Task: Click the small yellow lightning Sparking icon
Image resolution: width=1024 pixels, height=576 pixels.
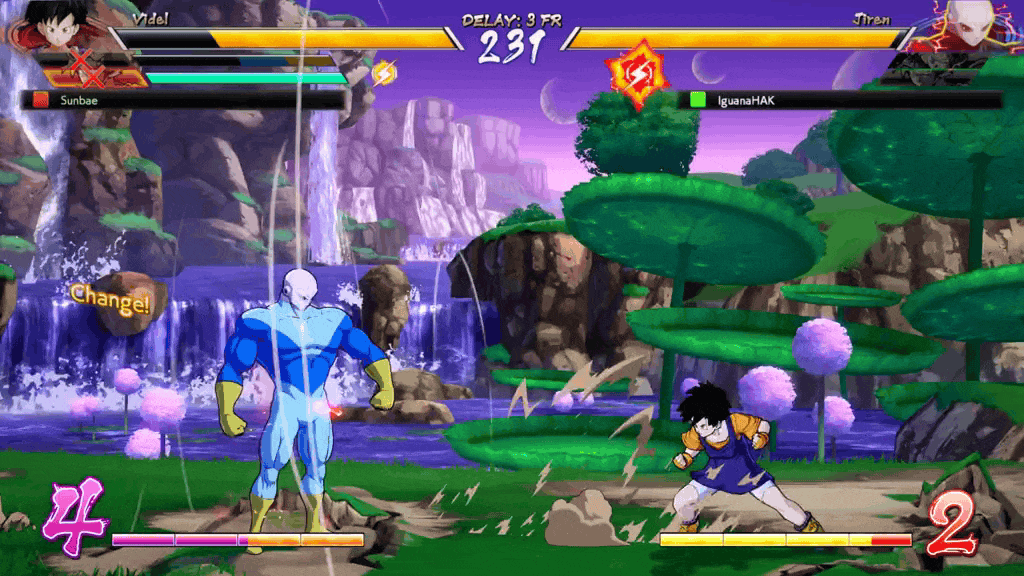Action: 384,72
